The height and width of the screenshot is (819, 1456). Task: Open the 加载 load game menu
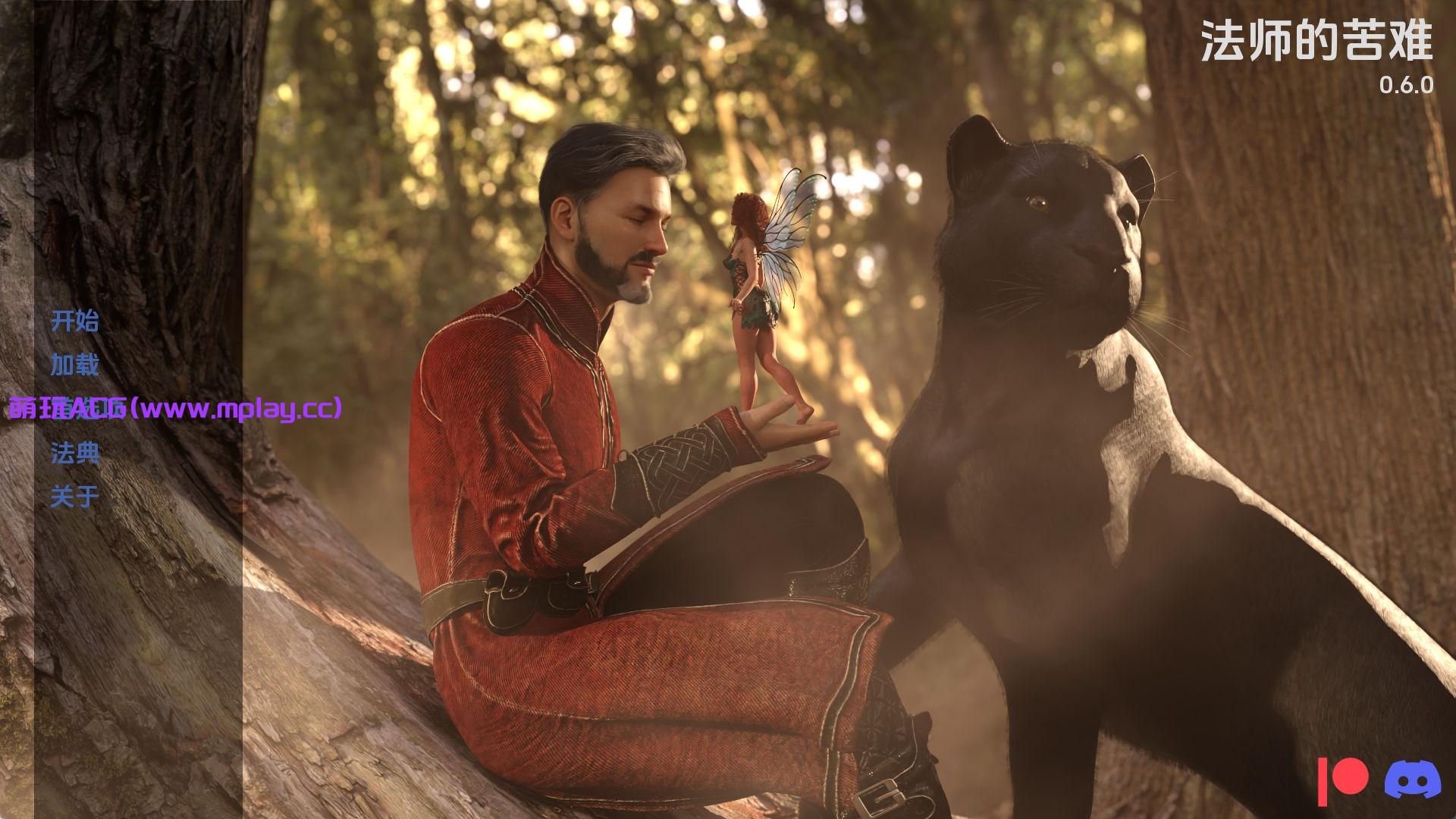coord(74,365)
